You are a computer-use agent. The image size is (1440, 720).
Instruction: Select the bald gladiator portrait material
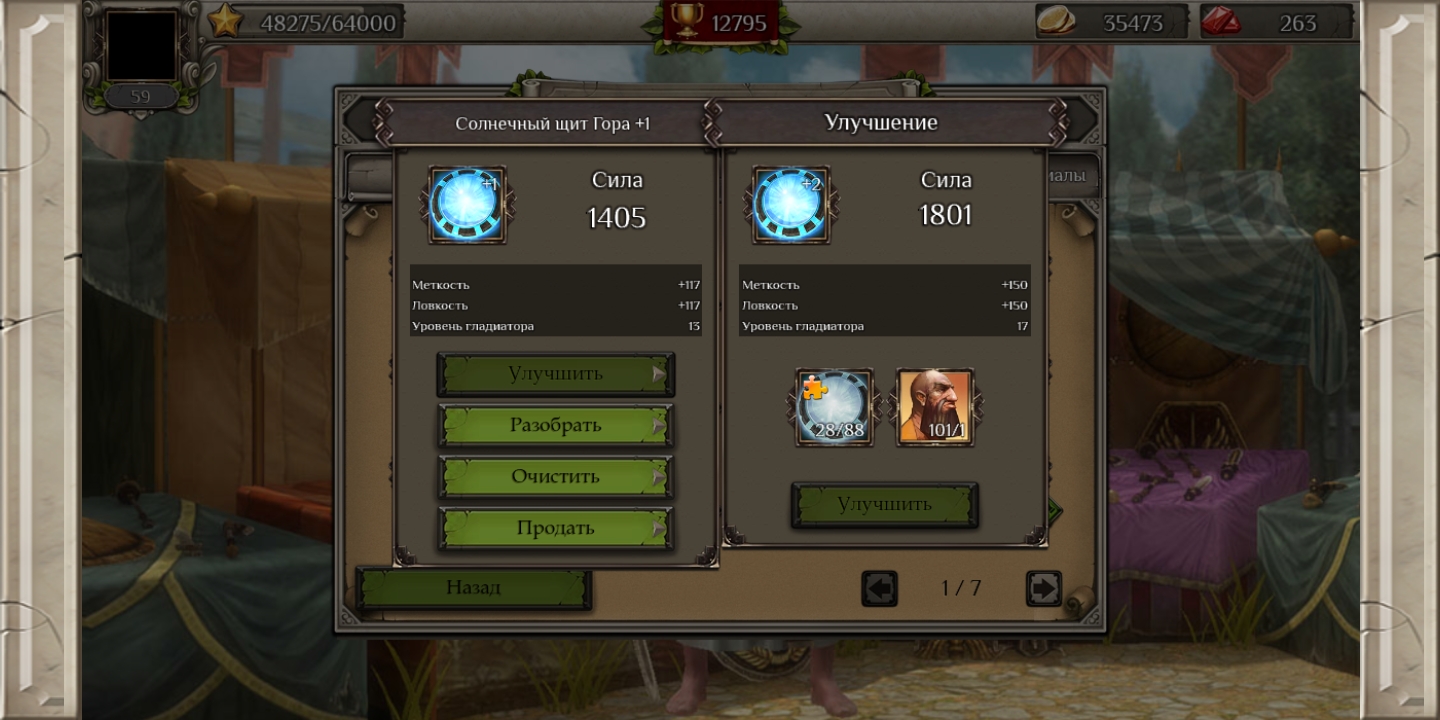935,407
